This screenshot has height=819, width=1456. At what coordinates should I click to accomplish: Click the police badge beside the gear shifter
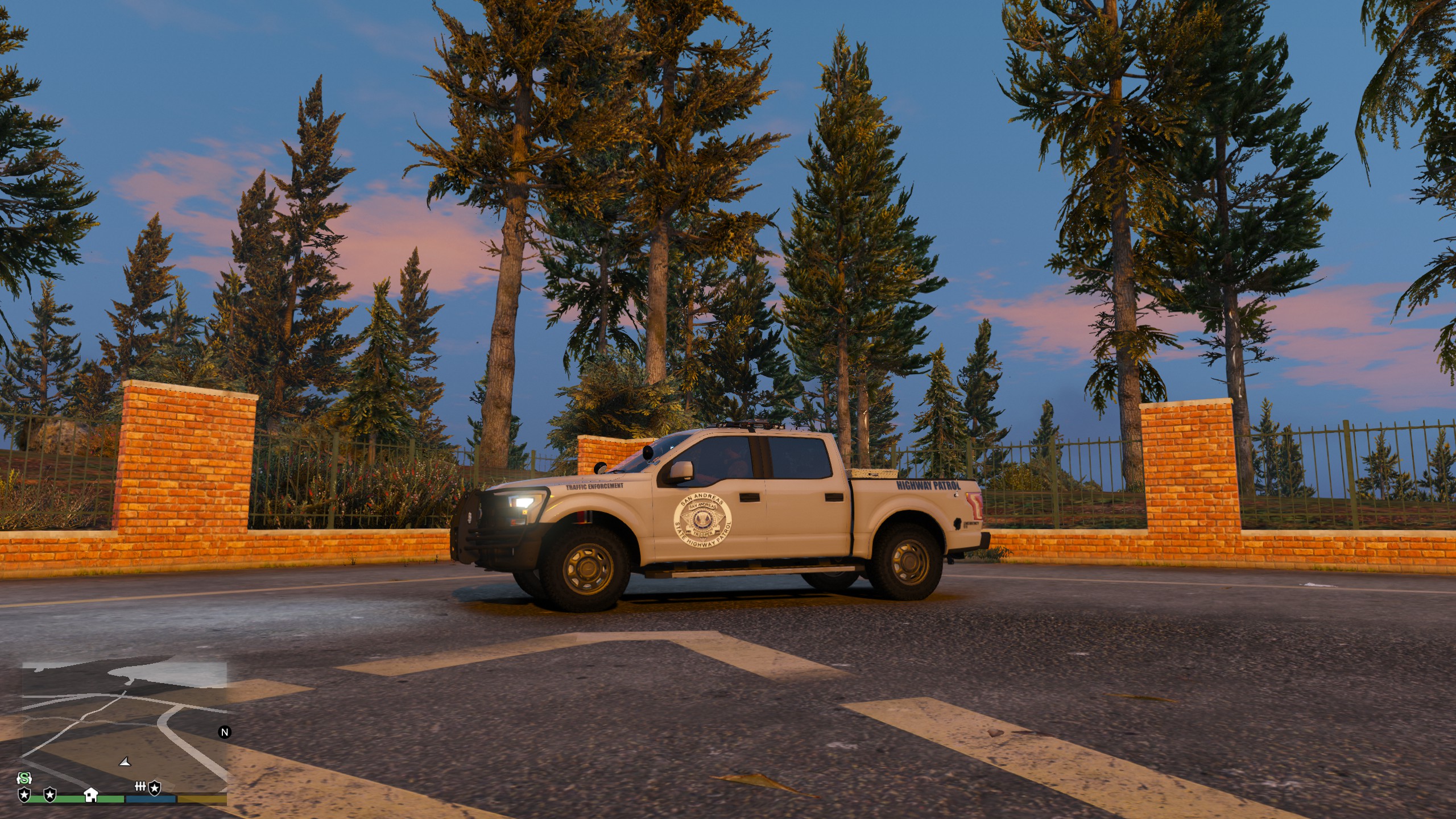155,788
